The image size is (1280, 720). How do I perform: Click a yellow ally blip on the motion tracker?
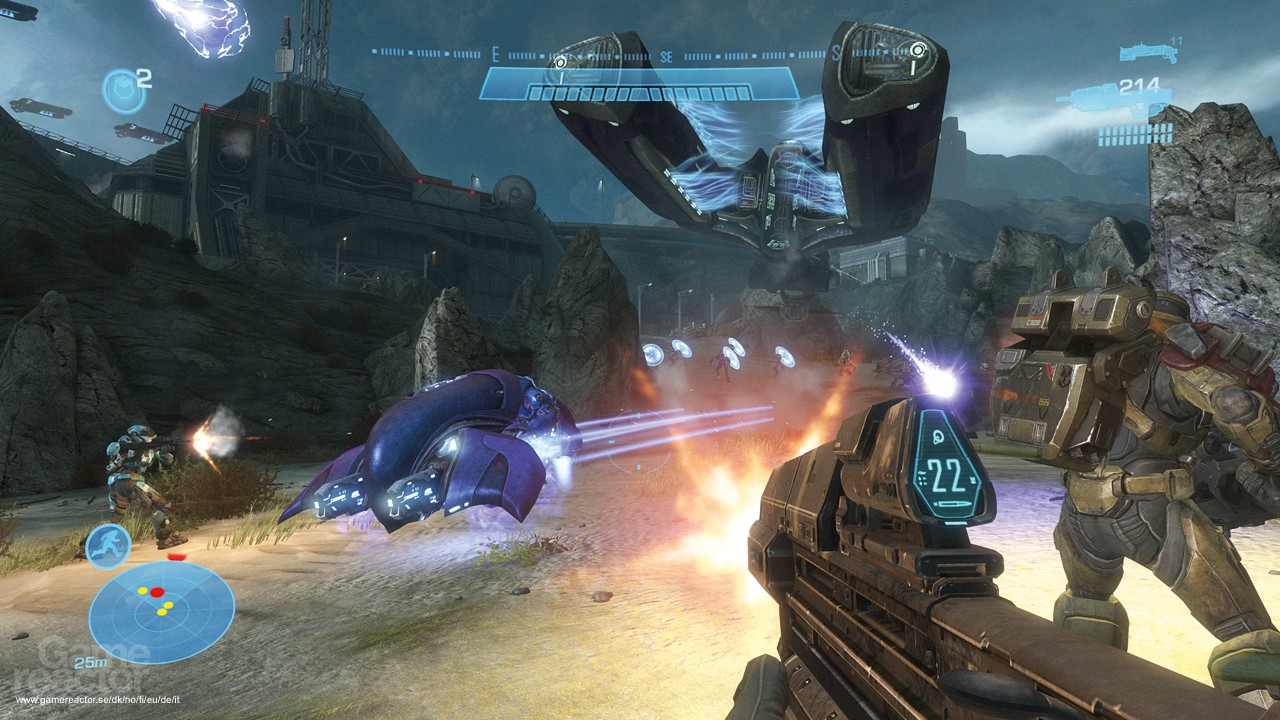click(x=142, y=590)
